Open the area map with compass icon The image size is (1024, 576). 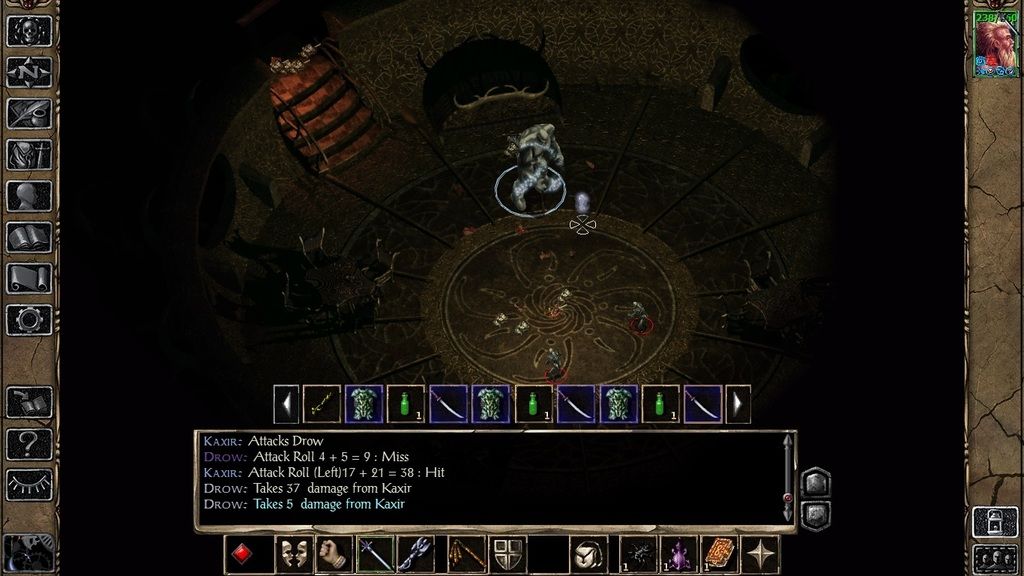(x=29, y=71)
